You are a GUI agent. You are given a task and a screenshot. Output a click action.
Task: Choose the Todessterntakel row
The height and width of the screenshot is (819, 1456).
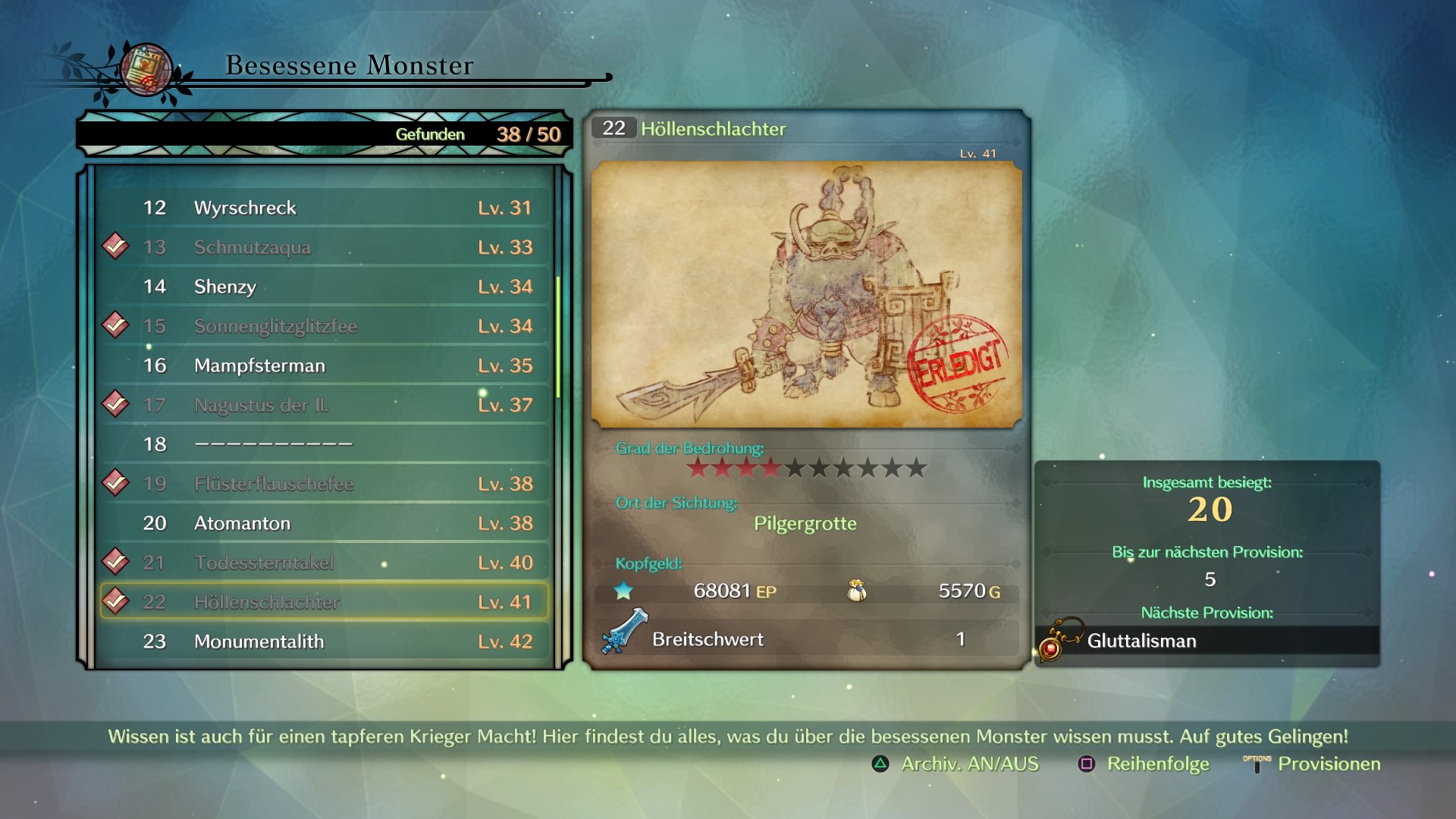click(x=325, y=563)
